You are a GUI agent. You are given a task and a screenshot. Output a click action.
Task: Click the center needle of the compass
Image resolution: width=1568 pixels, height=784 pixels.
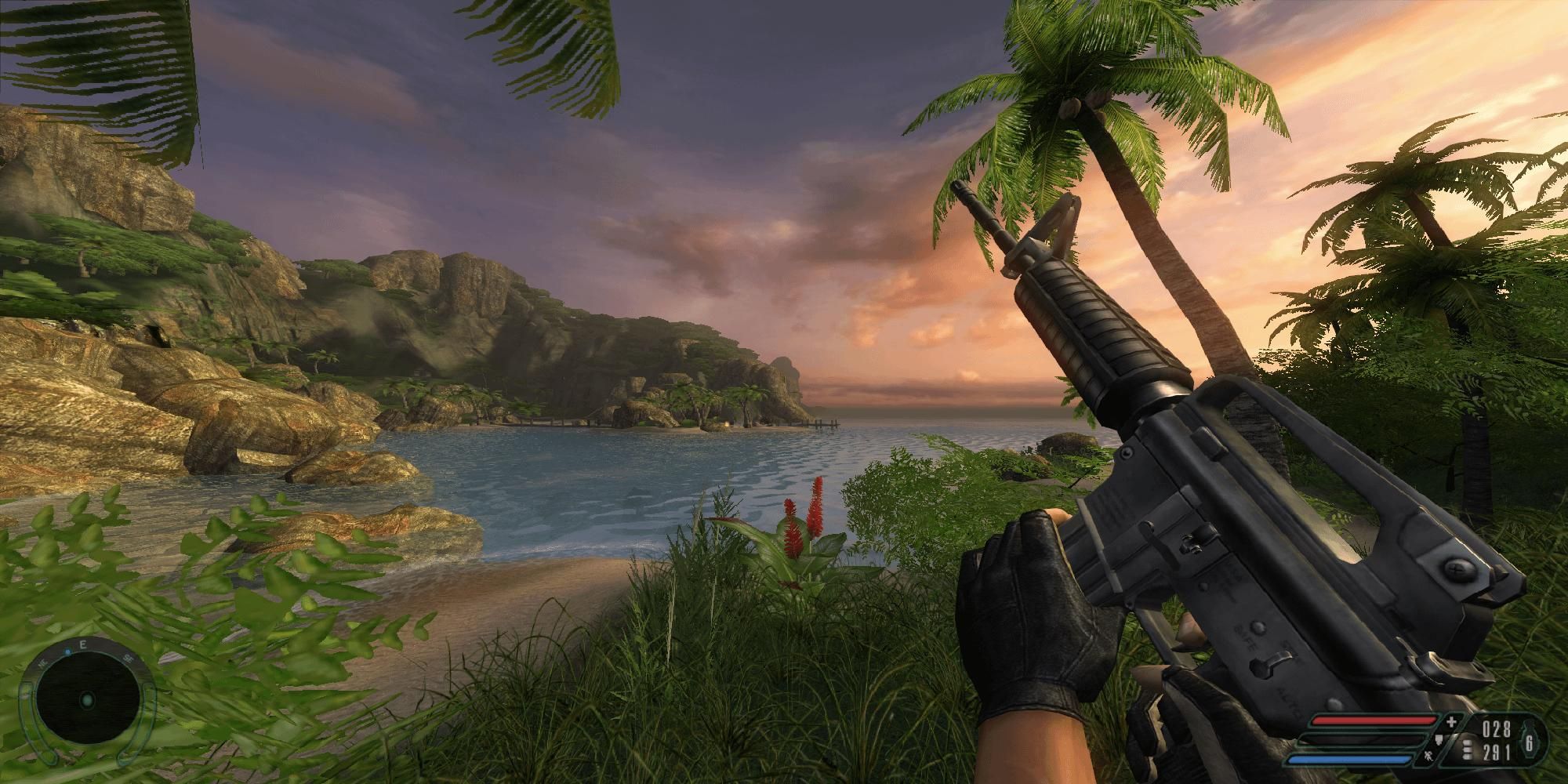coord(87,701)
